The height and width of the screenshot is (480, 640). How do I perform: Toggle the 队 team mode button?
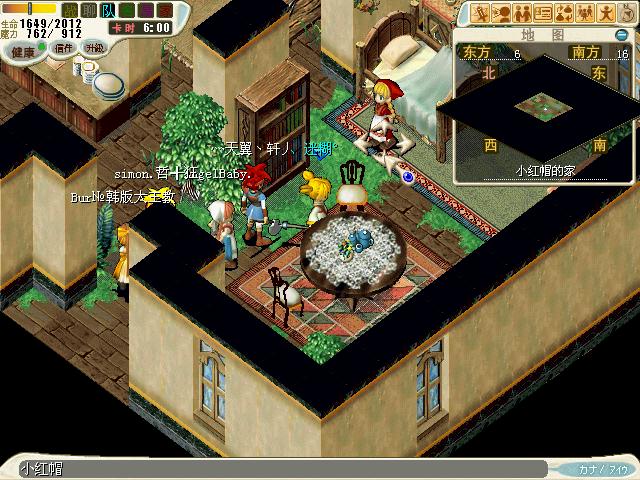tap(106, 9)
